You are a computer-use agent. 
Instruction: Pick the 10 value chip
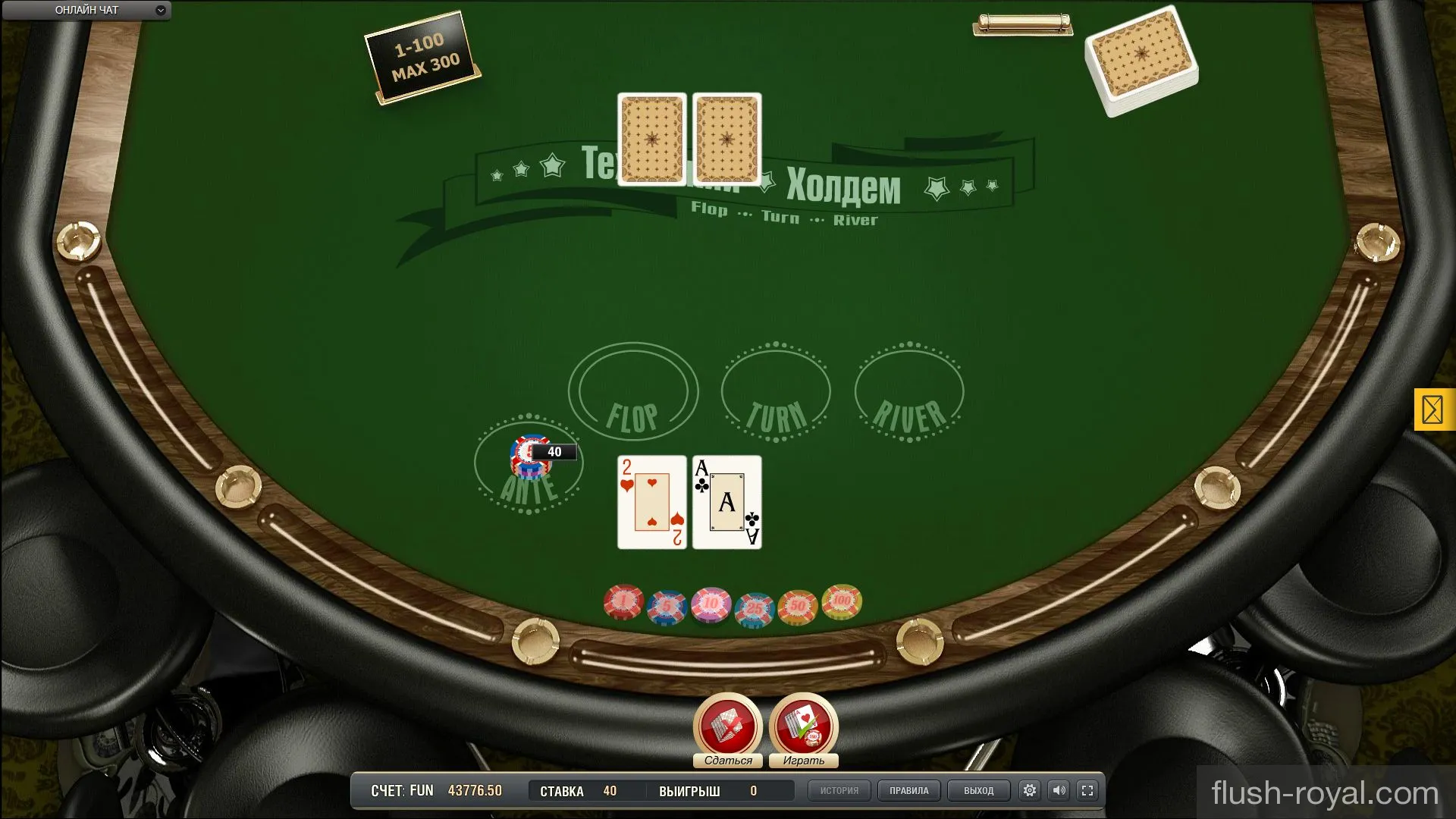point(711,604)
